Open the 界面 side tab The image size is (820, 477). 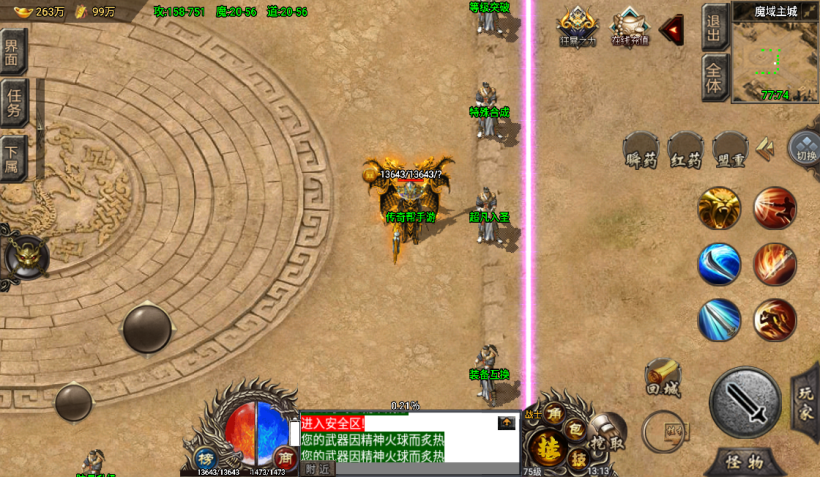click(13, 52)
